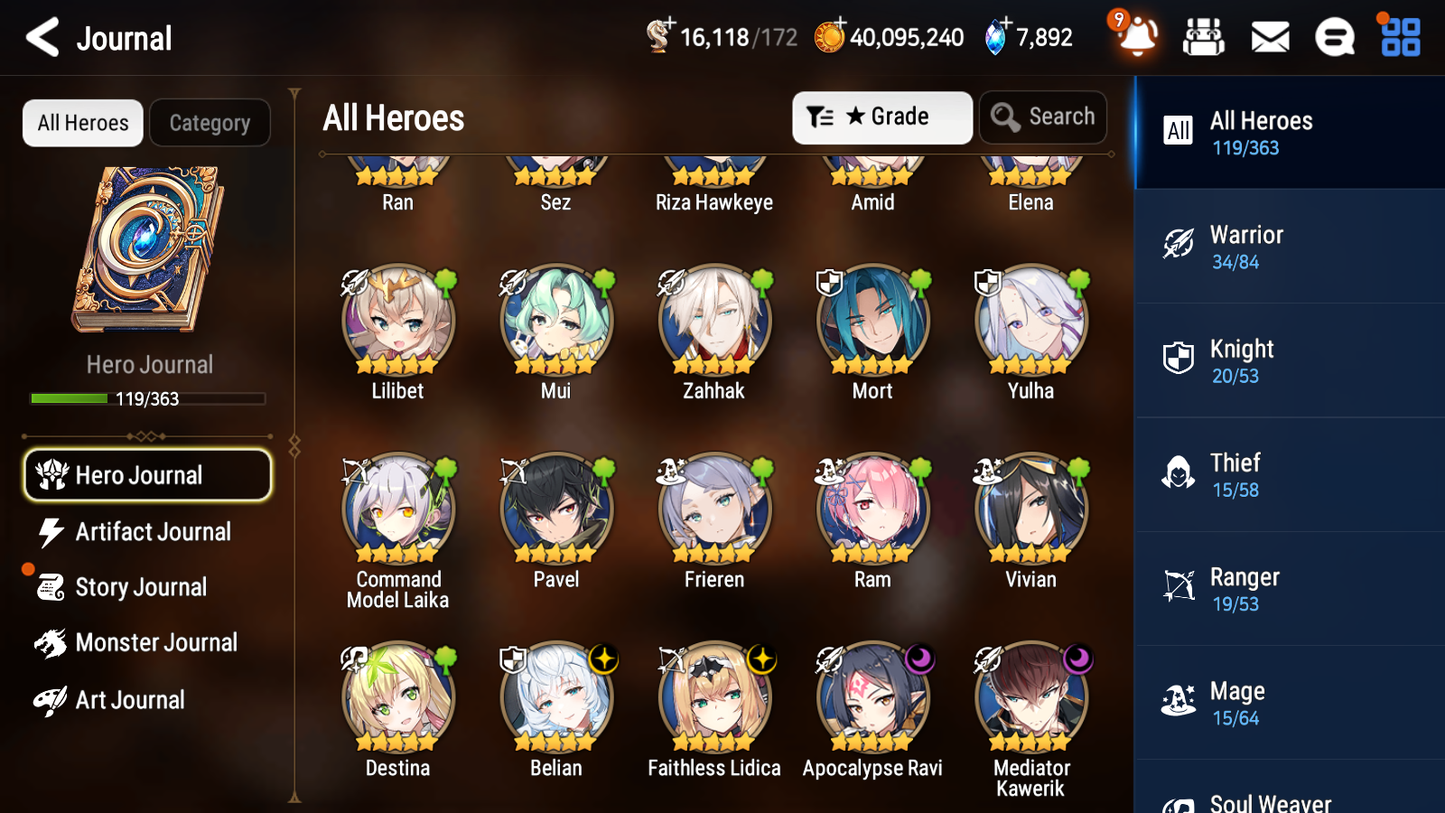Image resolution: width=1445 pixels, height=813 pixels.
Task: Click the Hero Journal progress bar
Action: 149,398
